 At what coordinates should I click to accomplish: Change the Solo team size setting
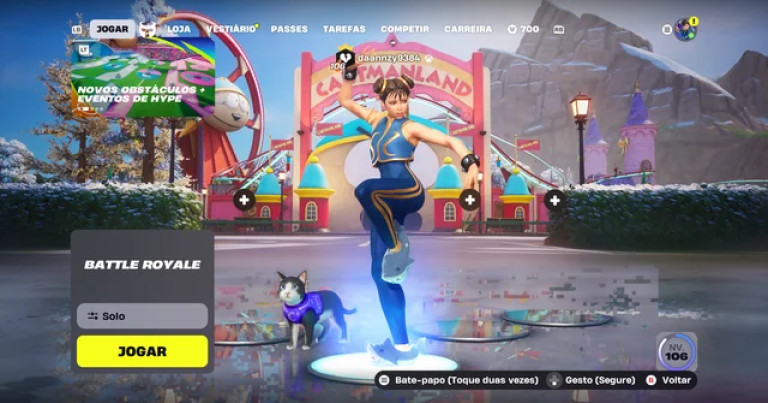(x=142, y=316)
